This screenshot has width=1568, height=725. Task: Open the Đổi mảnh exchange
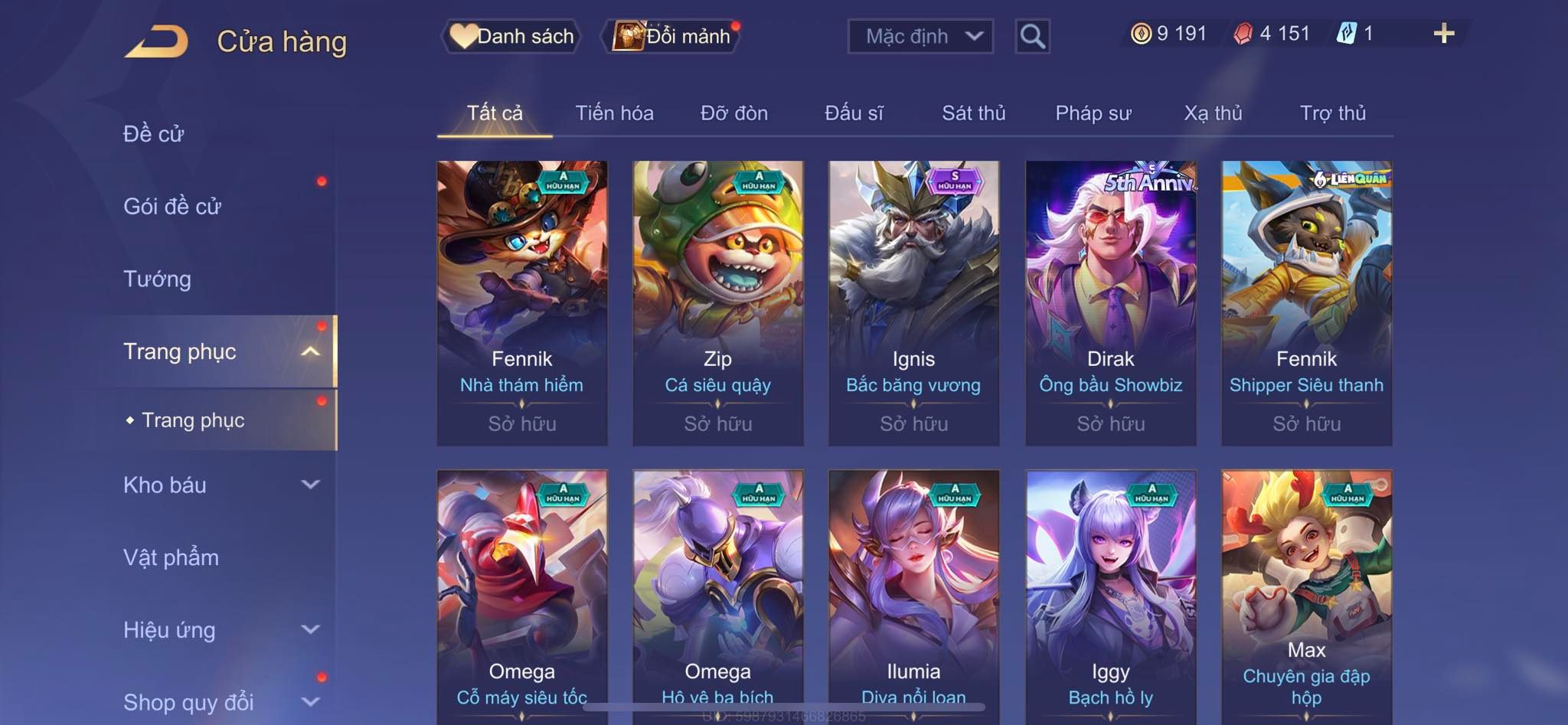tap(673, 36)
